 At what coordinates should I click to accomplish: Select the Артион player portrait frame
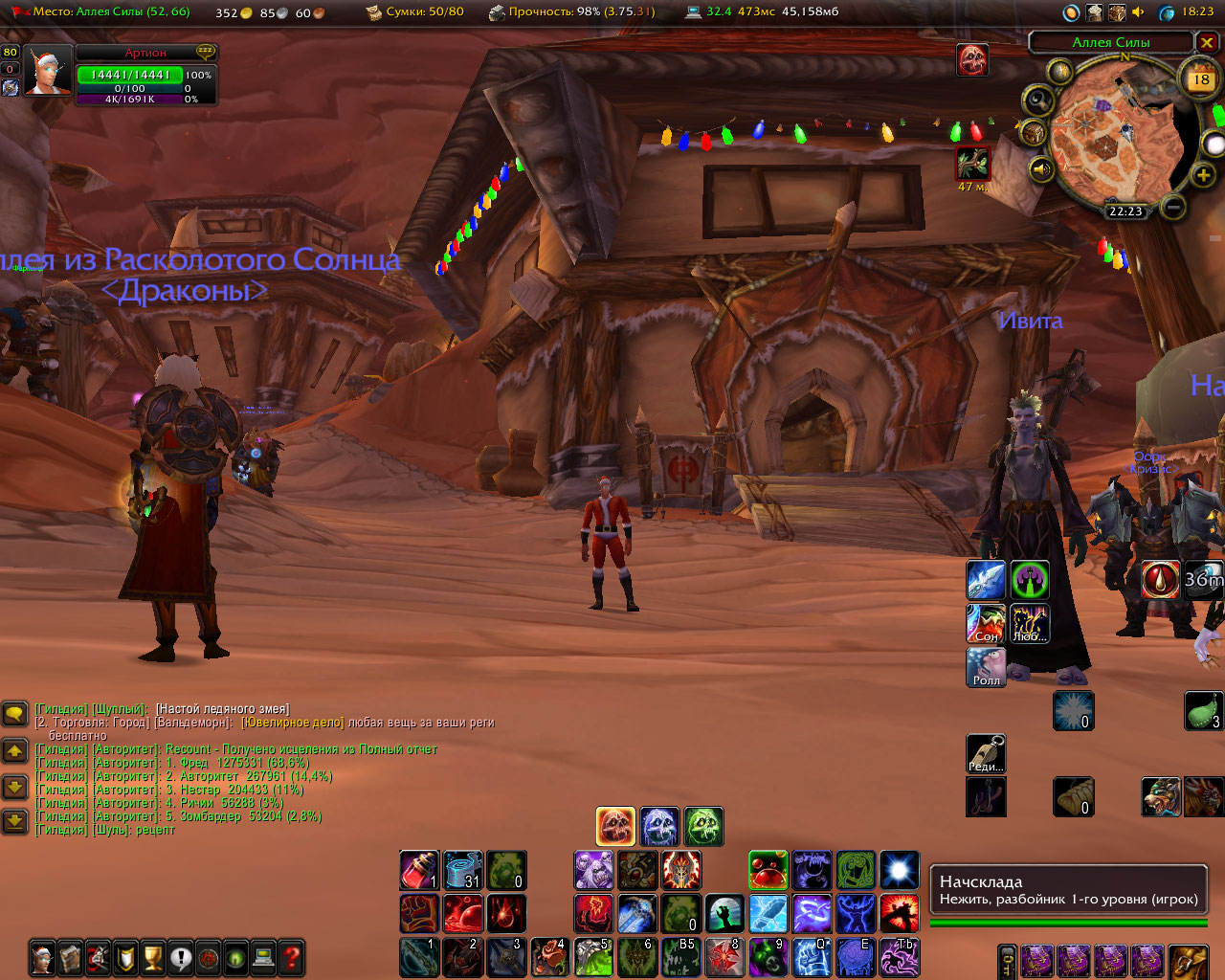click(x=47, y=71)
